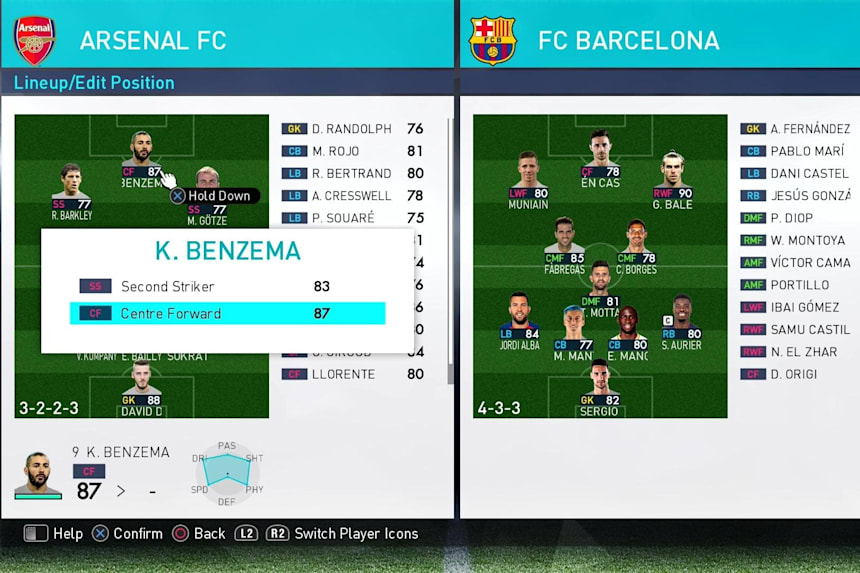860x573 pixels.
Task: Choose the Centre Forward position option
Action: coord(227,313)
